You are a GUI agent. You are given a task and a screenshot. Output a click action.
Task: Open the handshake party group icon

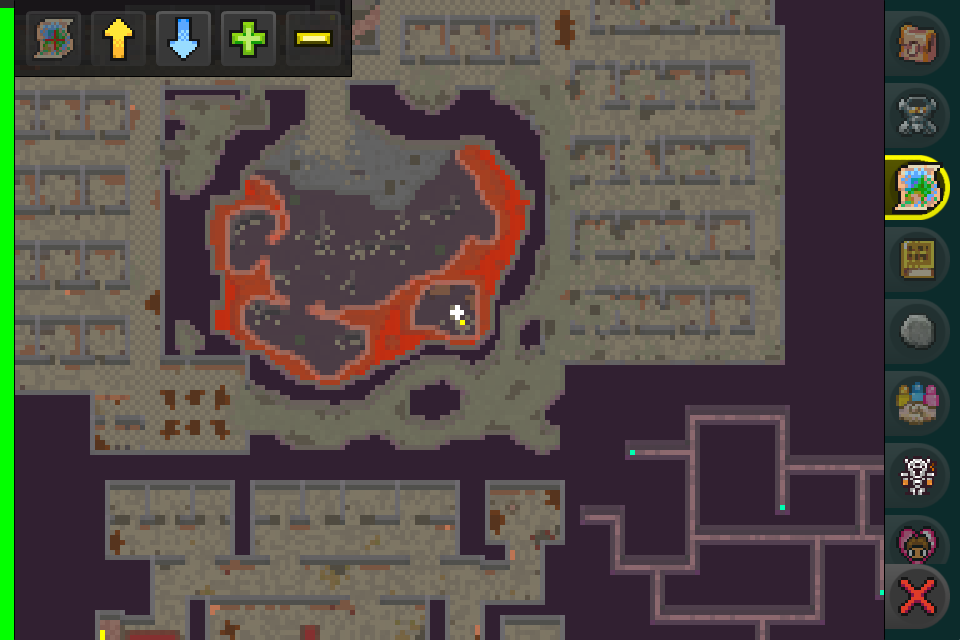(917, 403)
